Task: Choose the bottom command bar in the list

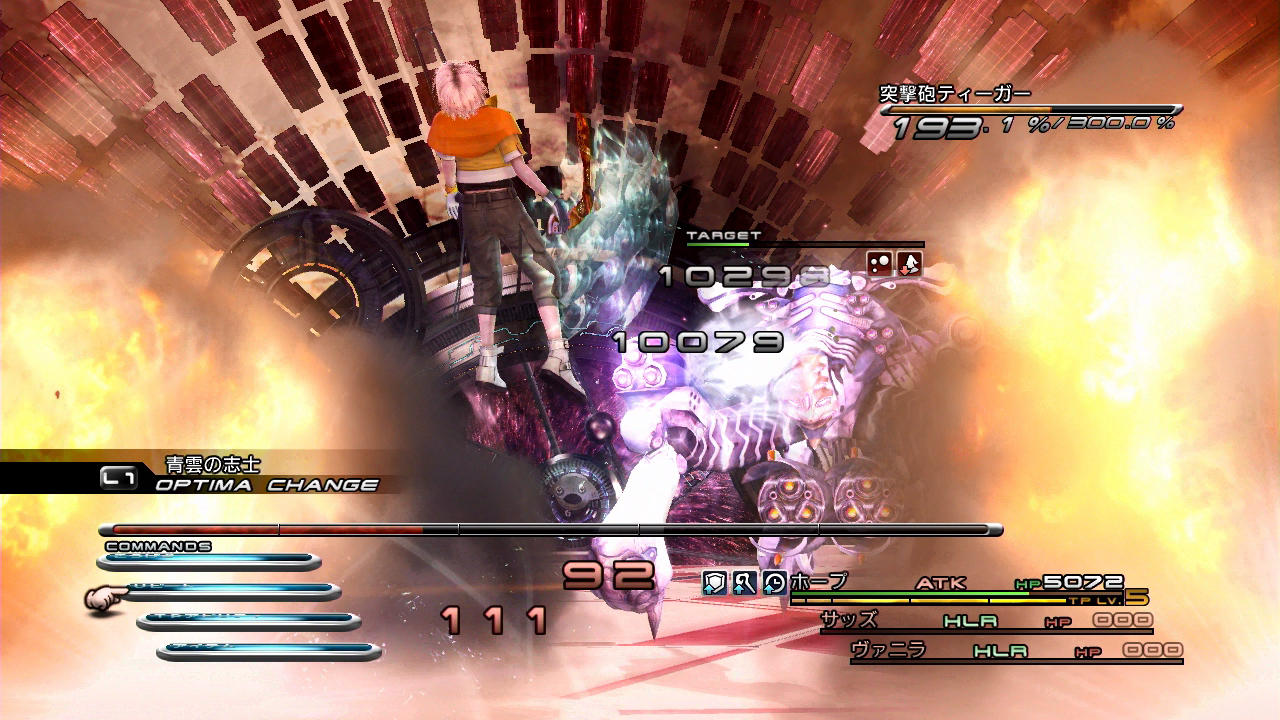Action: 269,652
